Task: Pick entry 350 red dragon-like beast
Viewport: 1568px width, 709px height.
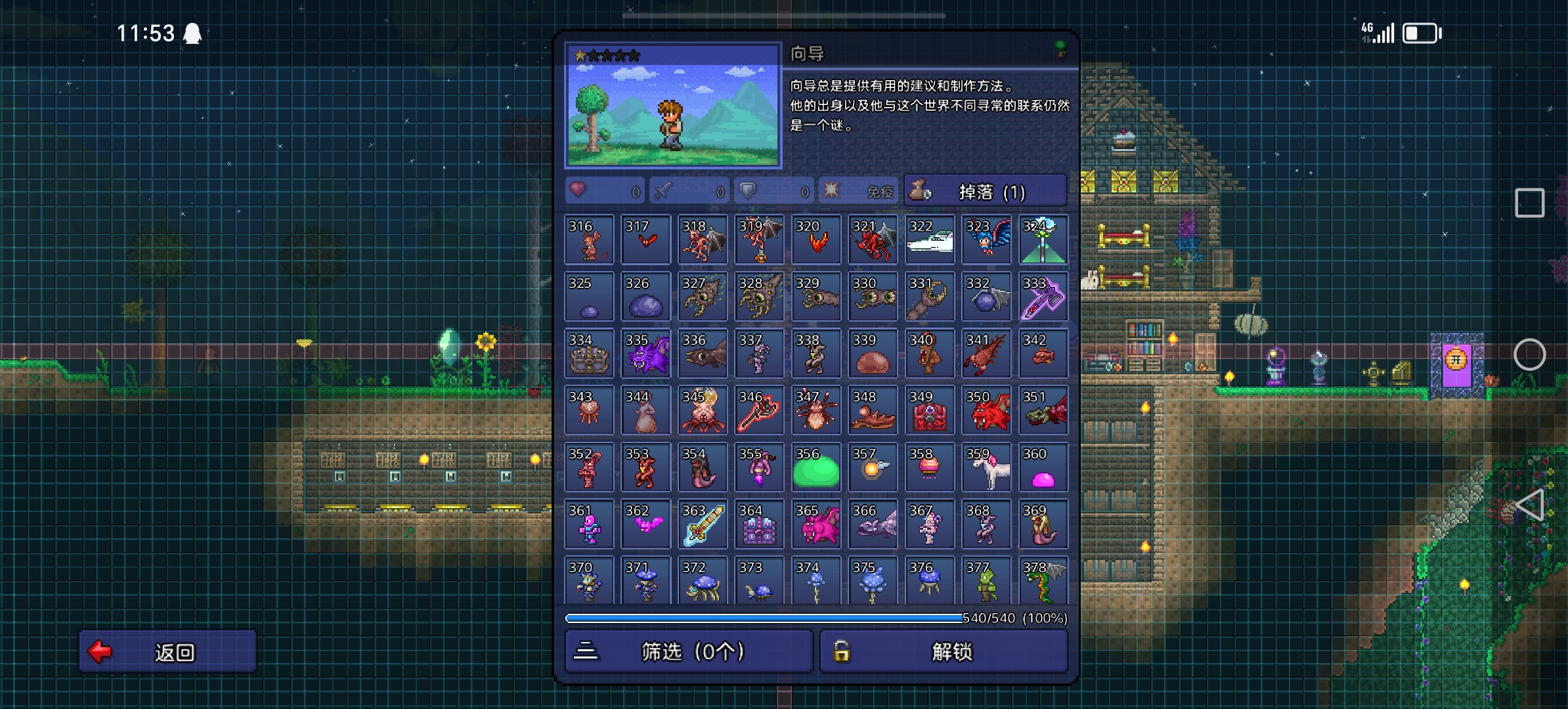Action: (986, 411)
